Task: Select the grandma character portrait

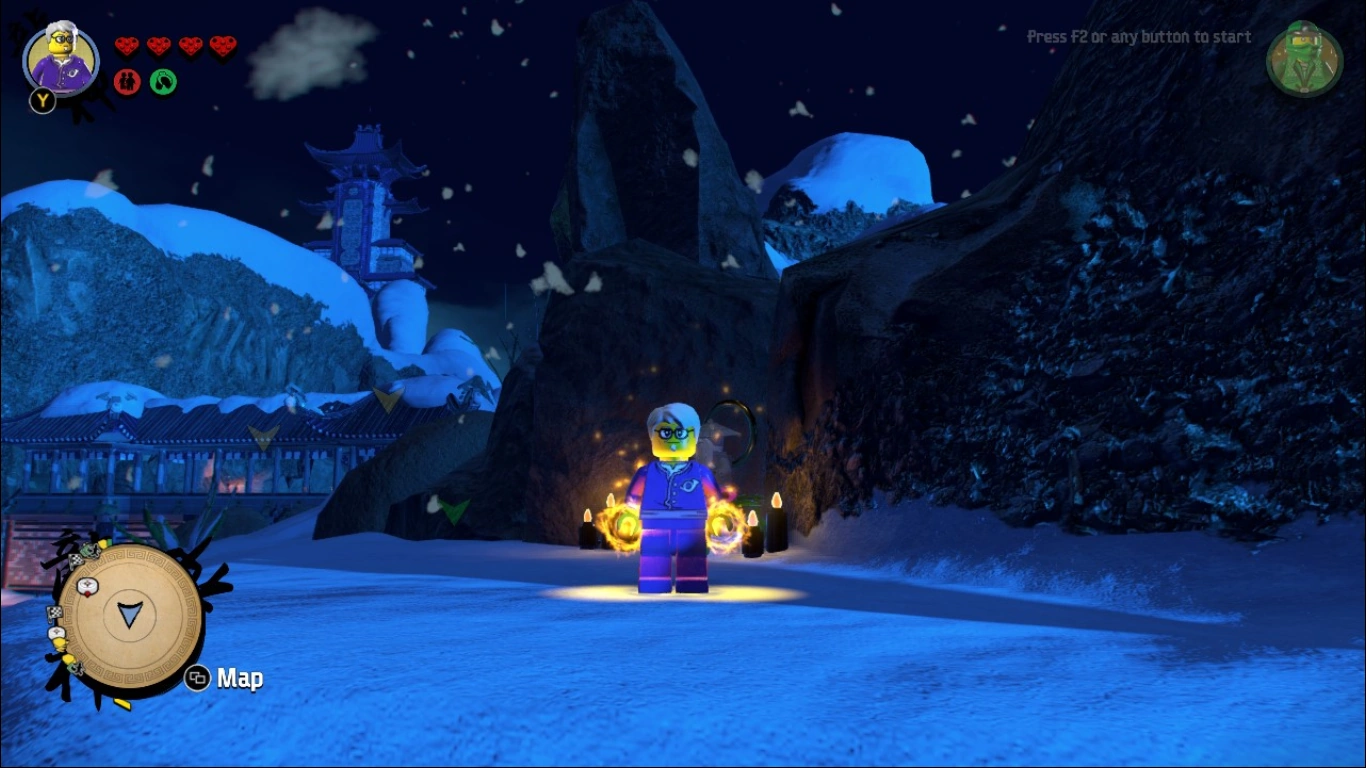Action: 60,58
